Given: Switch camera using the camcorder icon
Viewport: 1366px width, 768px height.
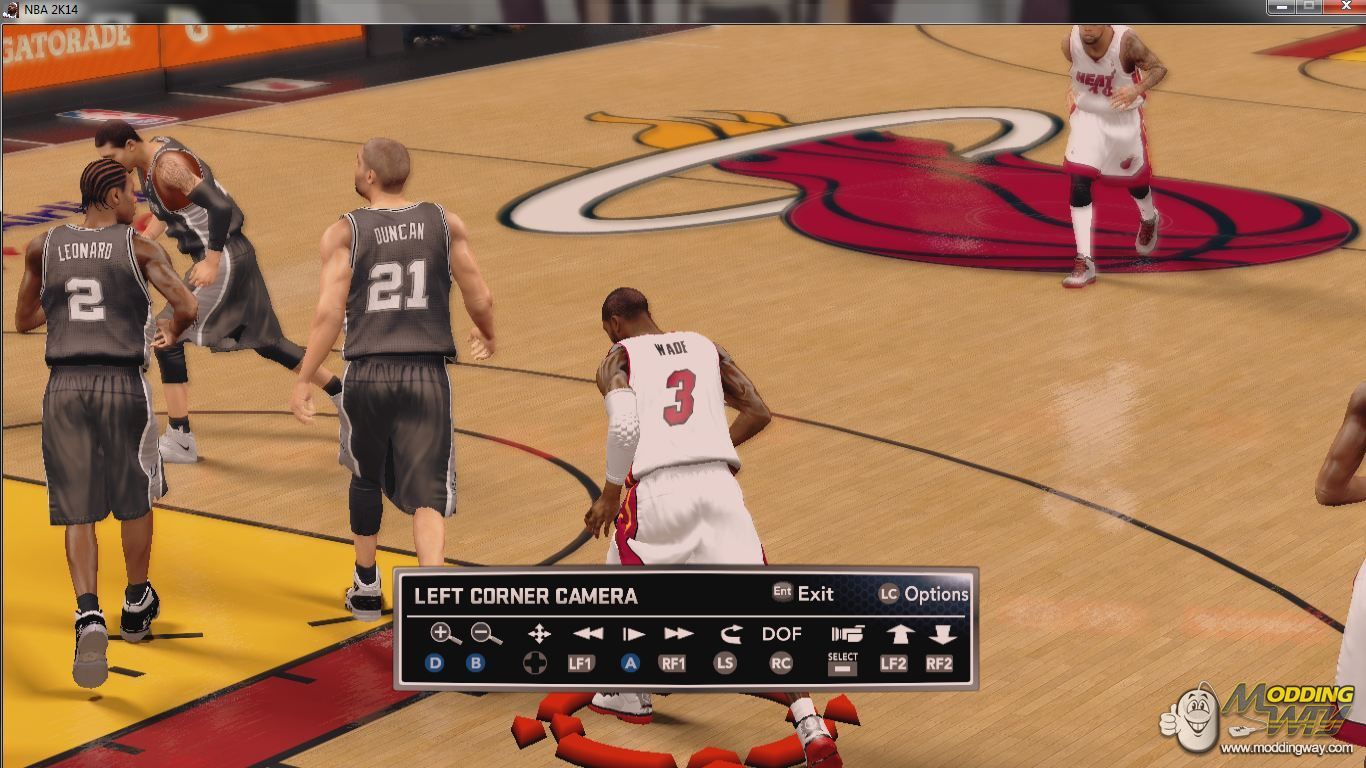Looking at the screenshot, I should [846, 634].
